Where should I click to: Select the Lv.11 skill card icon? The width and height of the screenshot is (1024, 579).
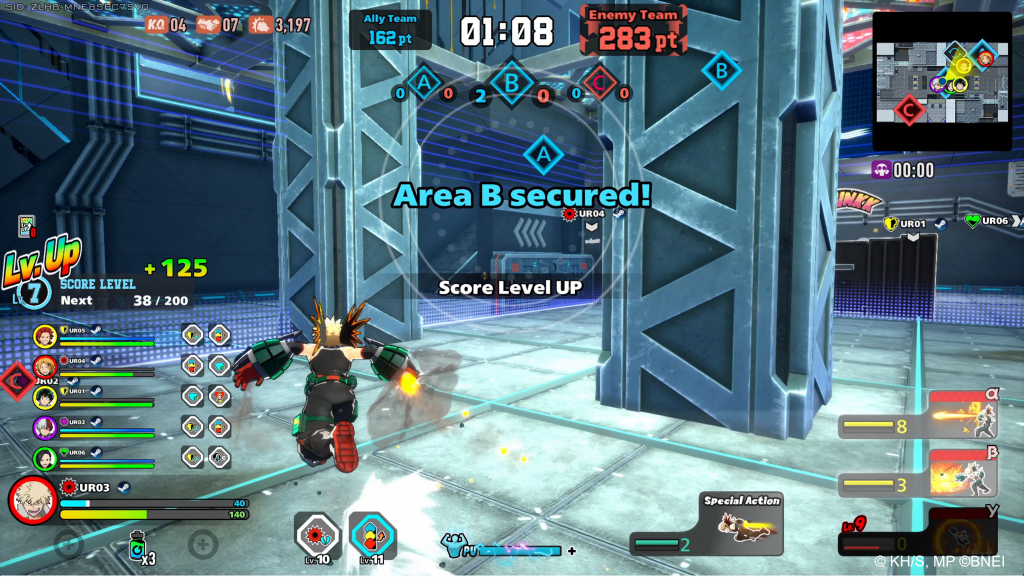click(x=372, y=536)
